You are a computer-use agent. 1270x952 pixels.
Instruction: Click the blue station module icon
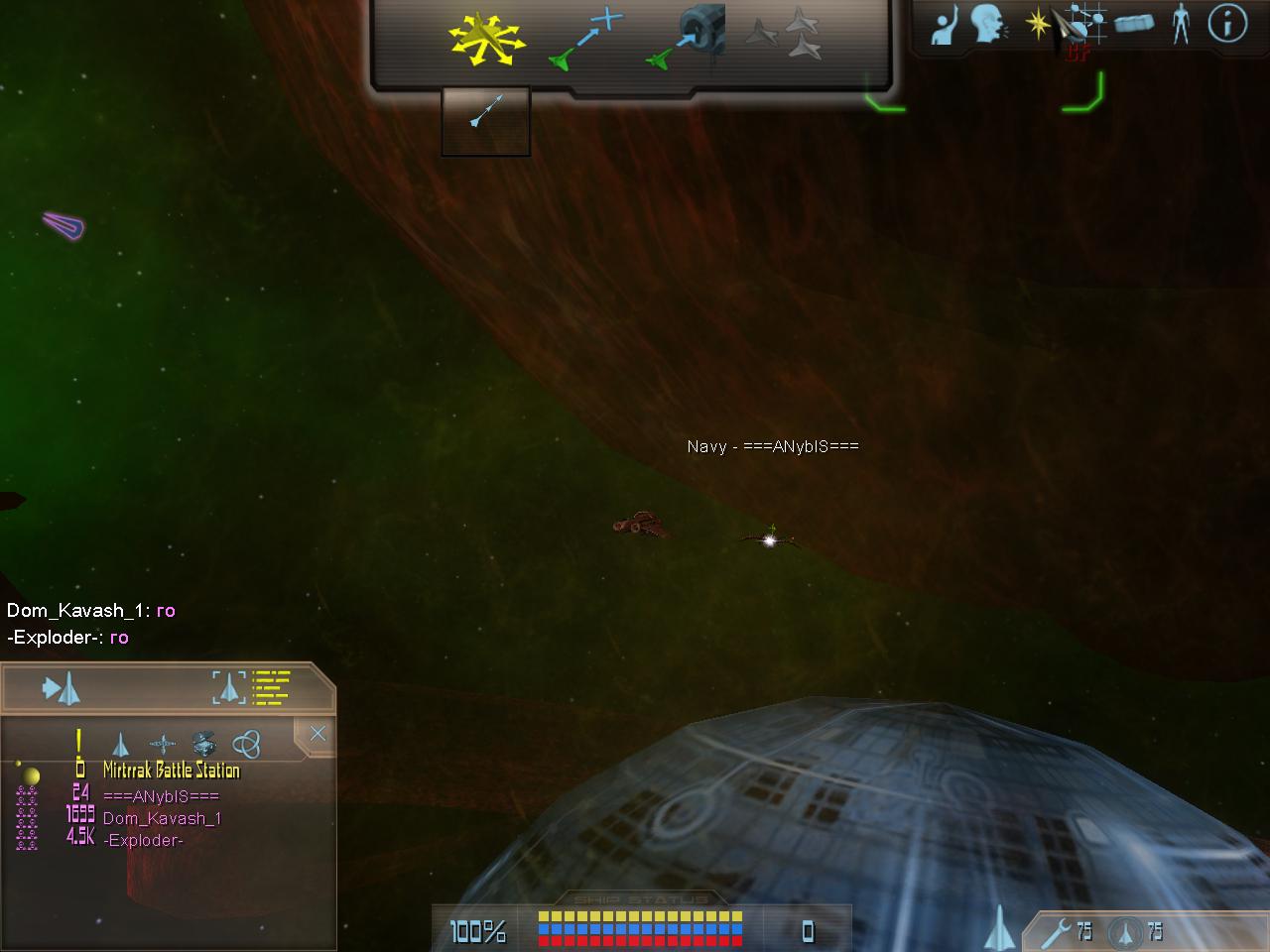coord(1134,23)
